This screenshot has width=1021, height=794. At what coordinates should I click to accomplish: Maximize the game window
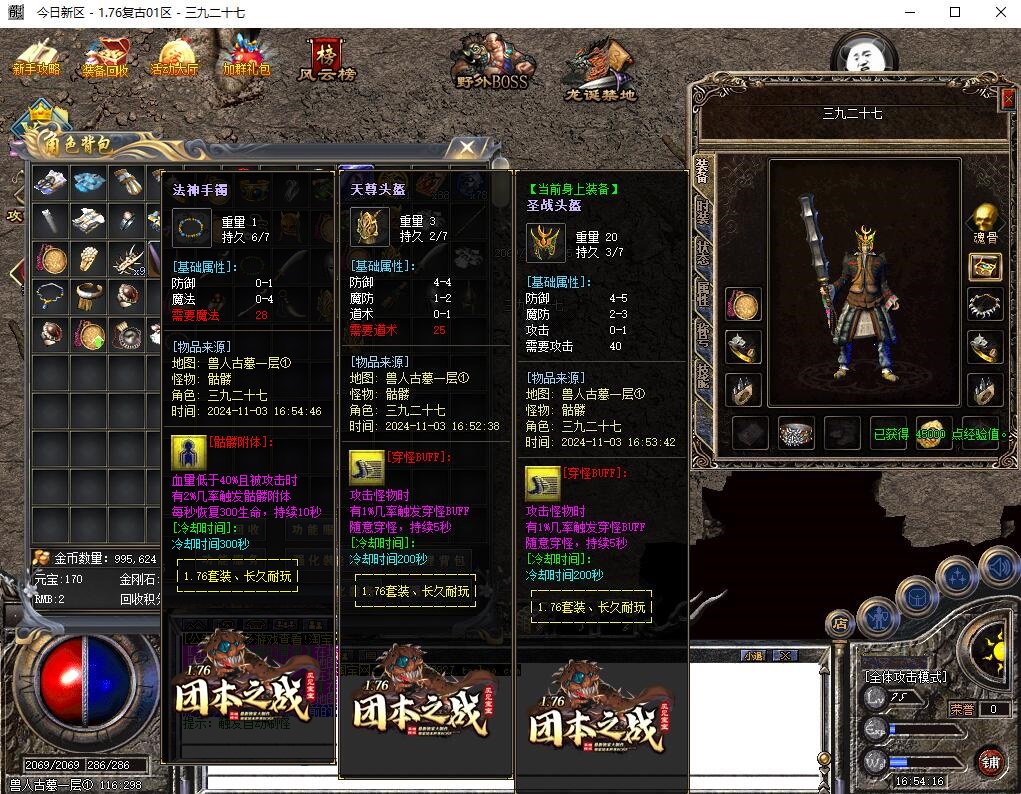[955, 12]
